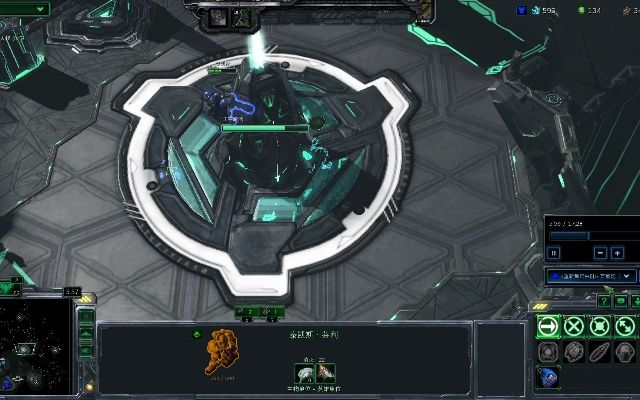Choose the Hold Position command button

[600, 325]
